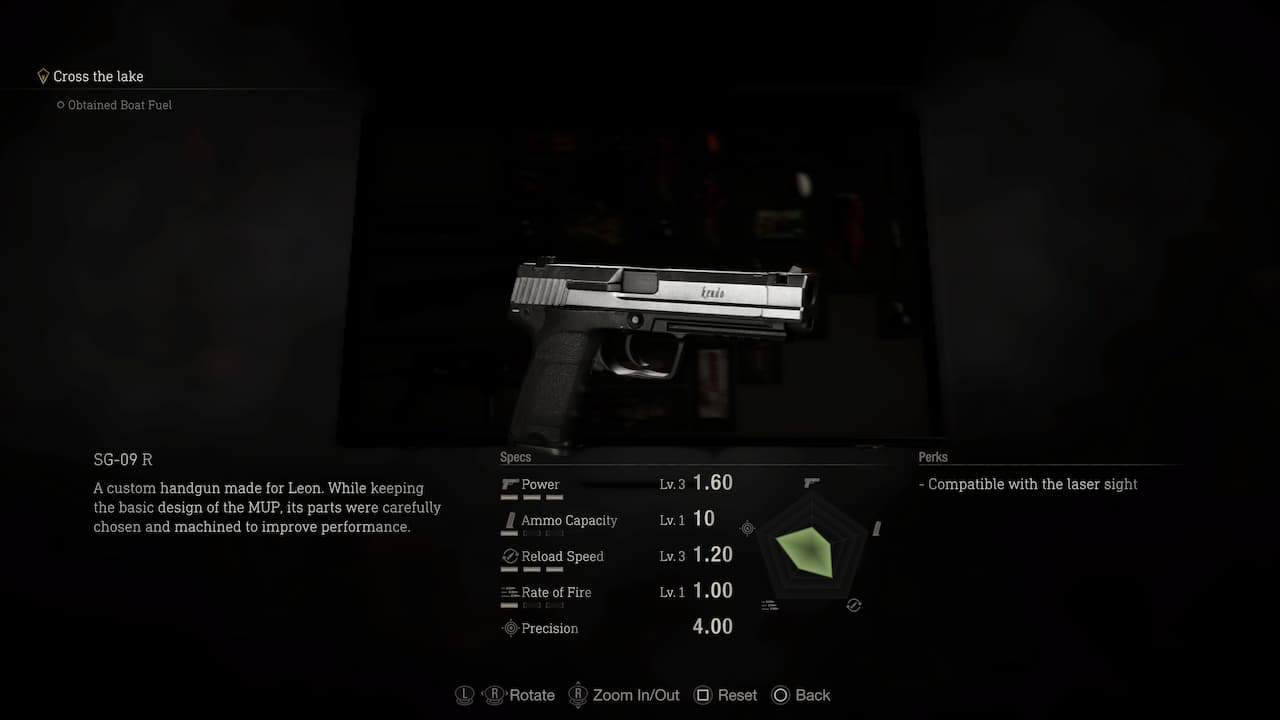This screenshot has width=1280, height=720.
Task: Select the Precision crosshair icon
Action: 510,628
